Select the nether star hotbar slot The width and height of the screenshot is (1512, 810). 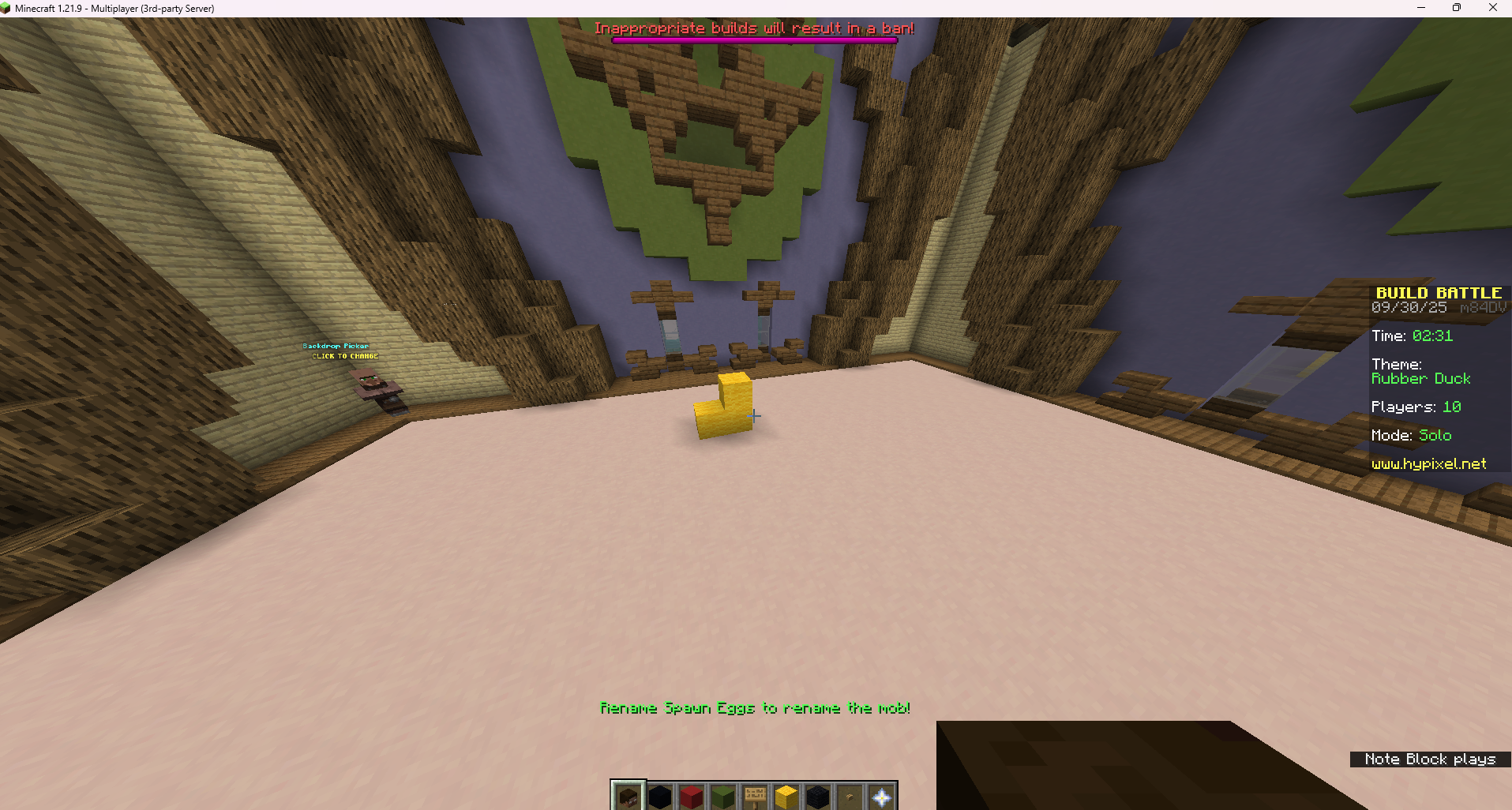(x=881, y=796)
